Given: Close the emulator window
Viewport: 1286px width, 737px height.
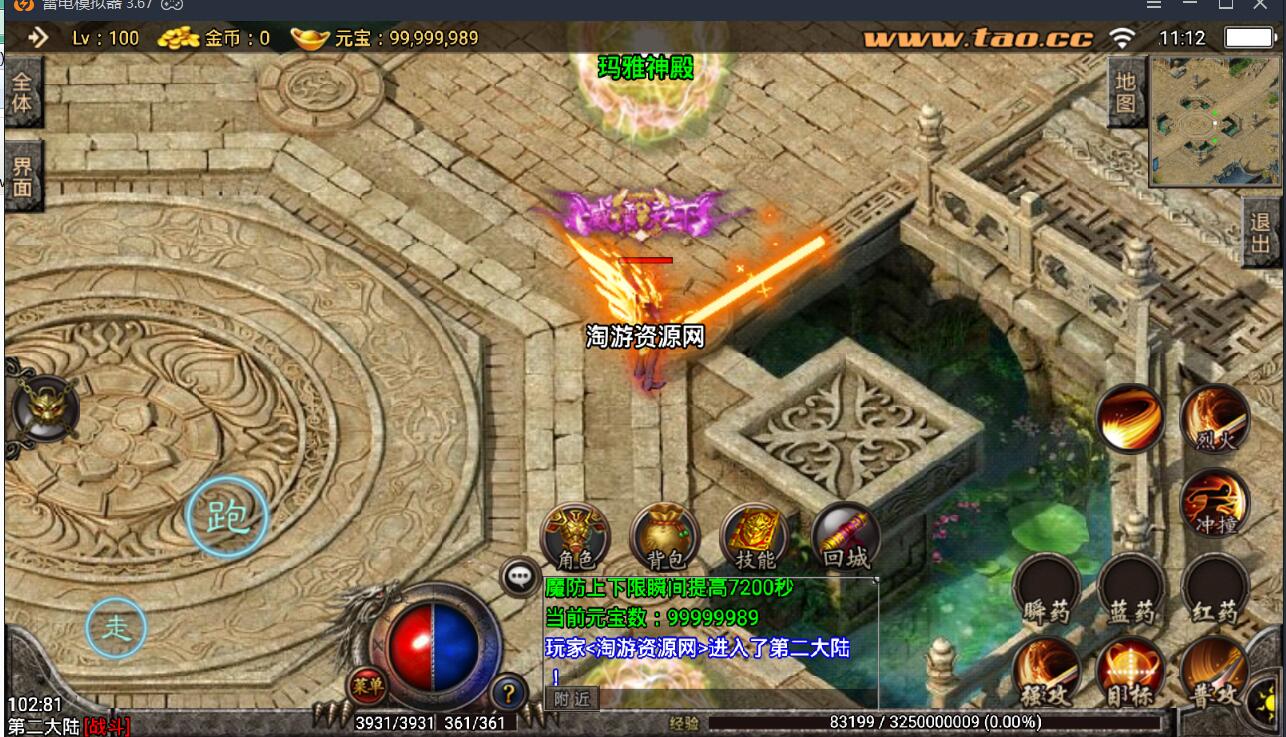Looking at the screenshot, I should tap(1259, 5).
